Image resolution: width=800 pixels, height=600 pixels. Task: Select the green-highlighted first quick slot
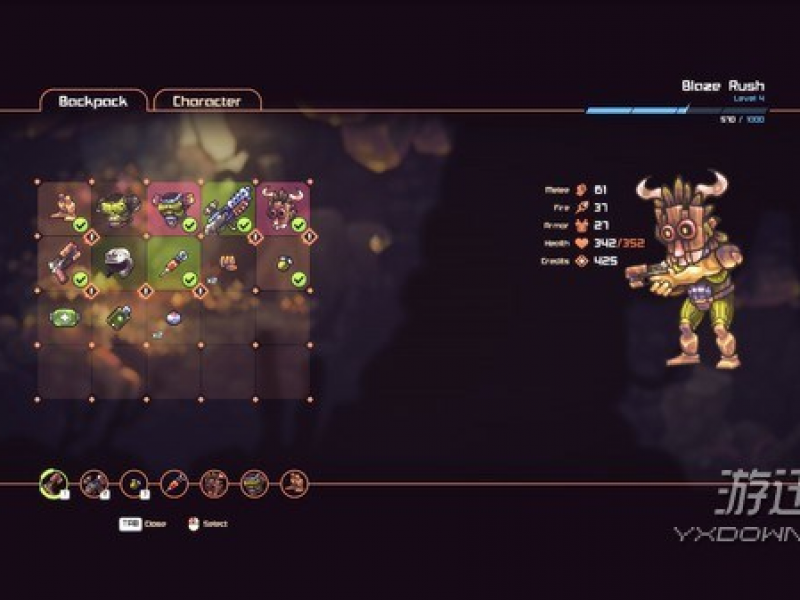pos(52,484)
